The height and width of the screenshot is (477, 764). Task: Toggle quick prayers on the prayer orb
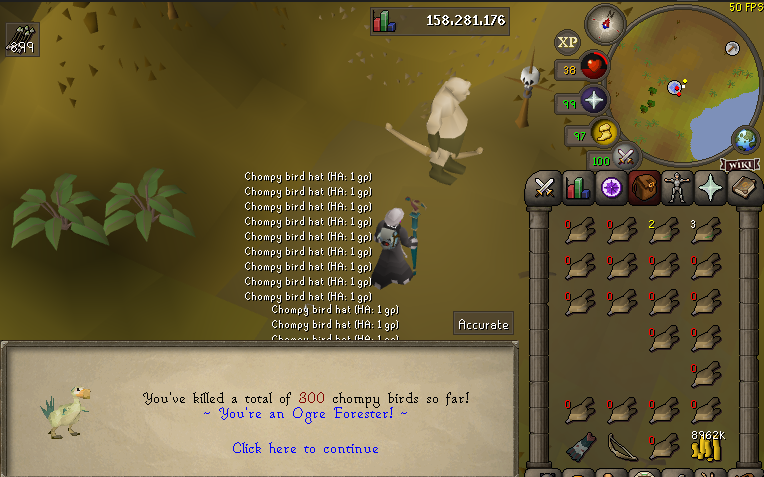(x=595, y=101)
